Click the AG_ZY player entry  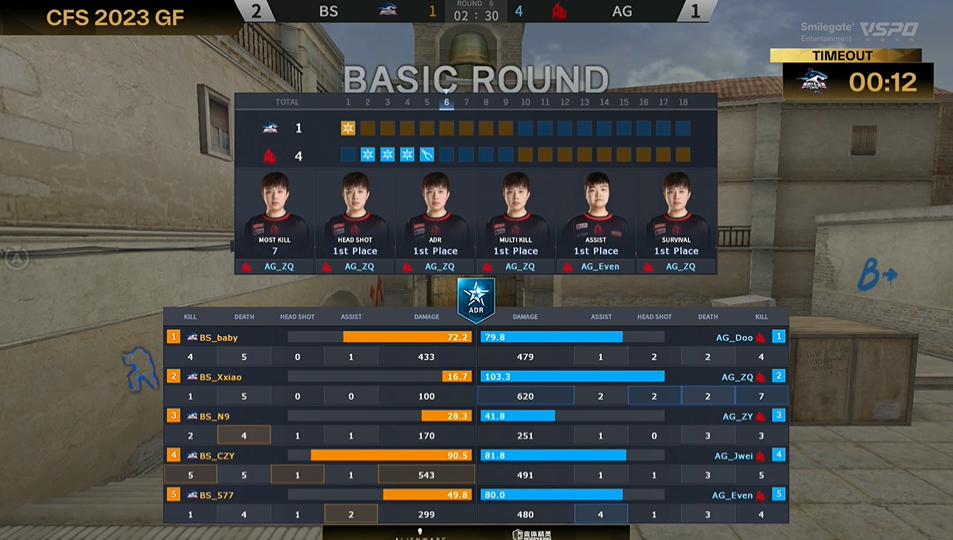pyautogui.click(x=737, y=416)
